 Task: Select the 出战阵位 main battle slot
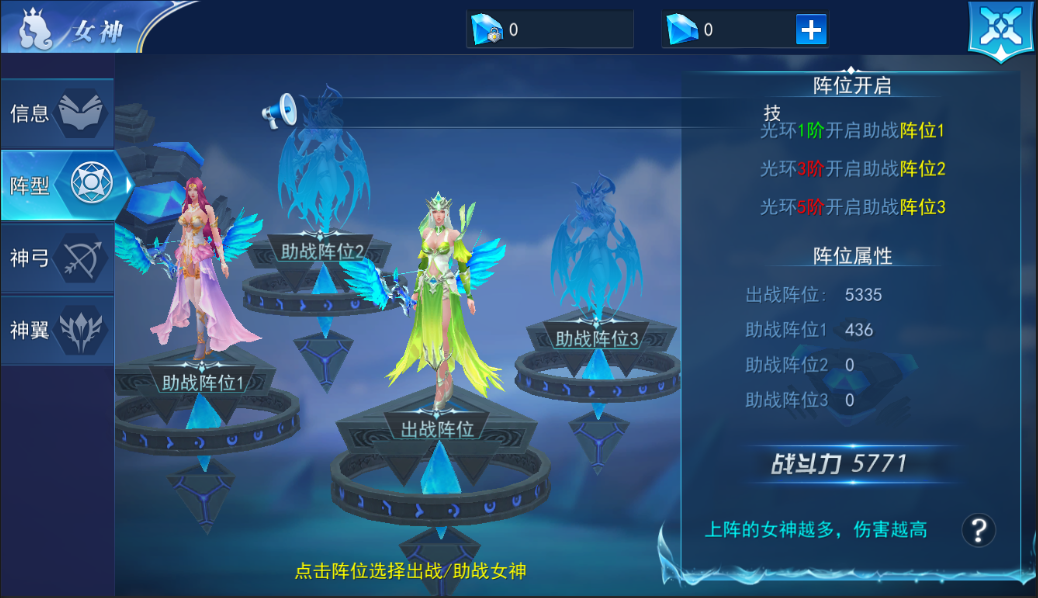tap(437, 430)
